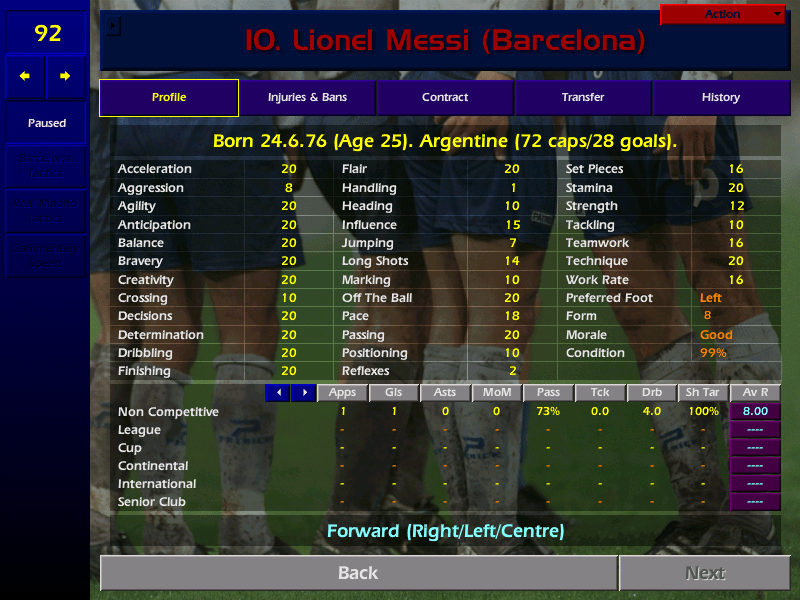Select the Apps column header
Image resolution: width=800 pixels, height=600 pixels.
pos(343,393)
